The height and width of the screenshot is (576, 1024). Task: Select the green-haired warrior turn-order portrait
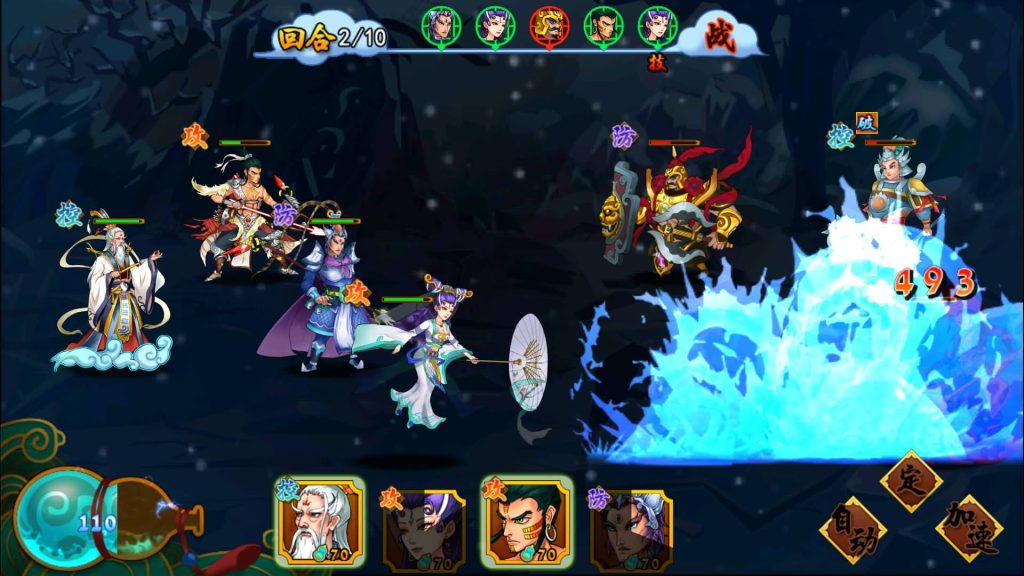pyautogui.click(x=604, y=26)
